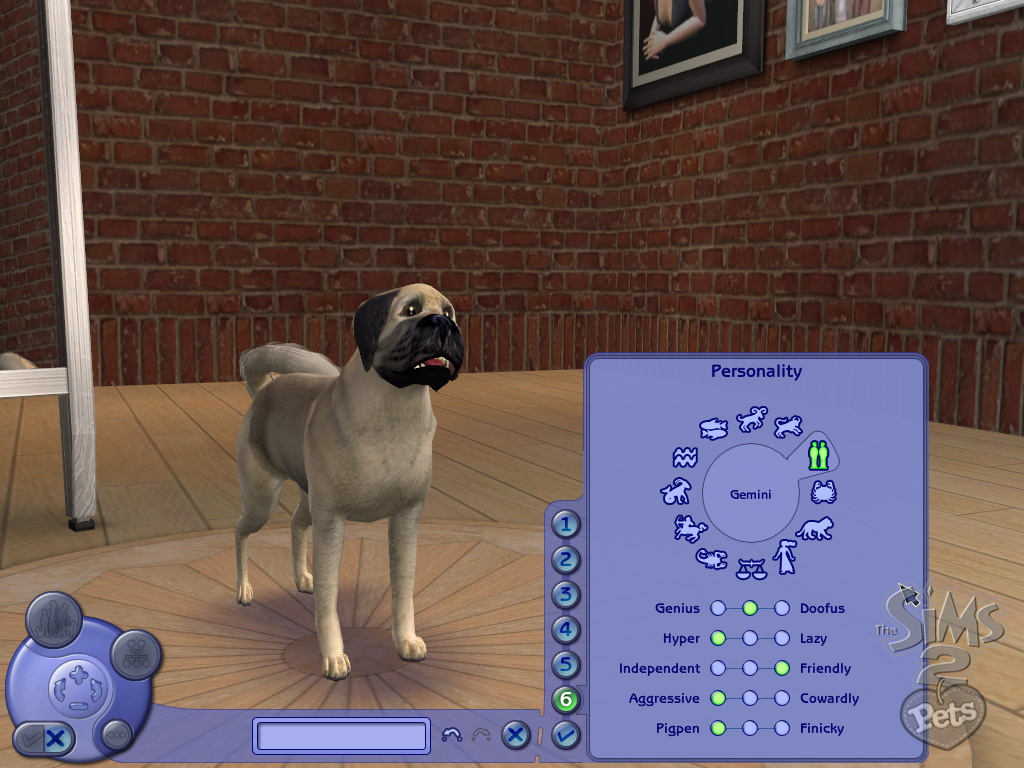Switch to step 3 tab

coord(566,595)
